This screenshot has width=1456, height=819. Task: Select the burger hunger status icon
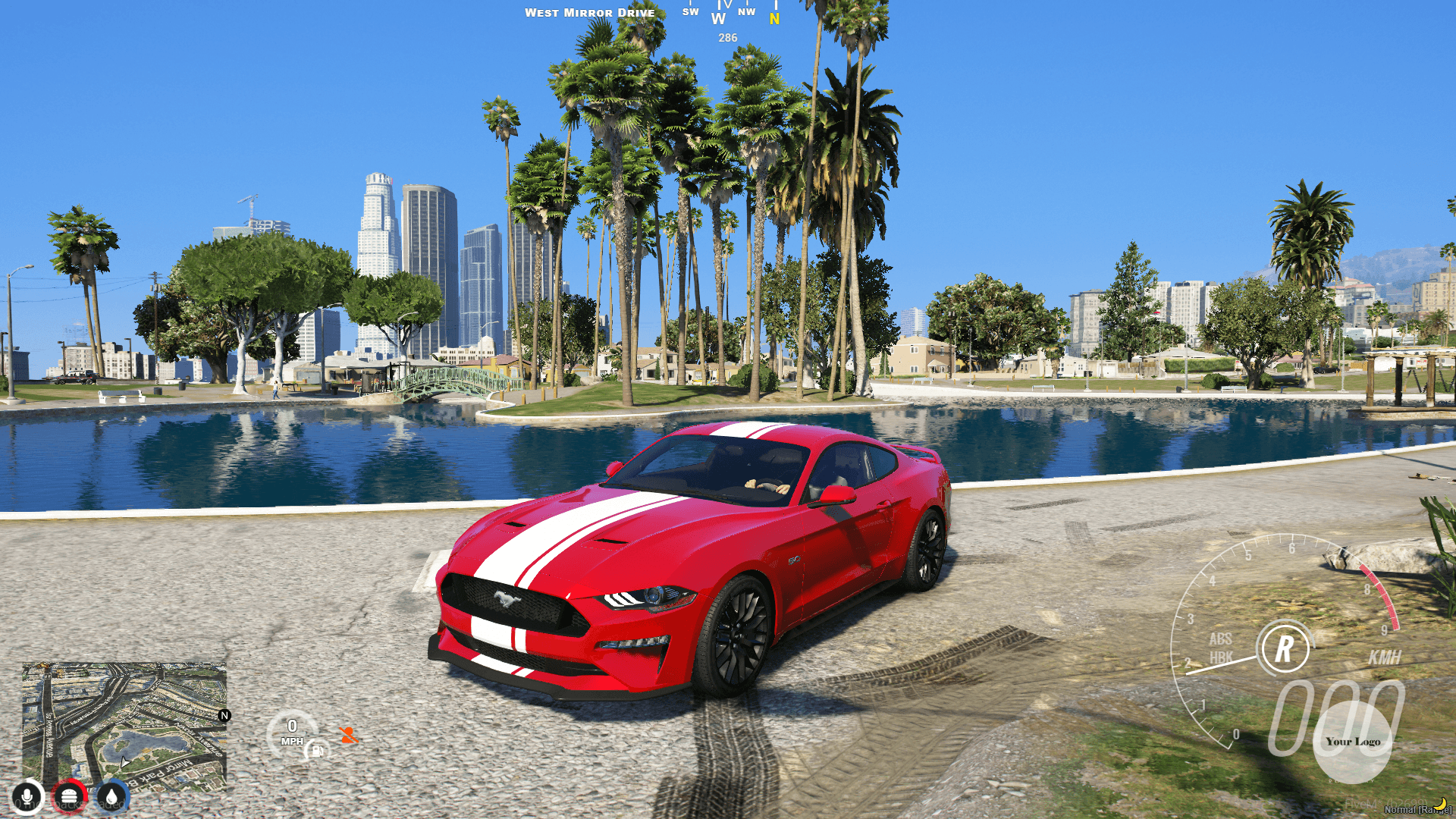click(70, 796)
